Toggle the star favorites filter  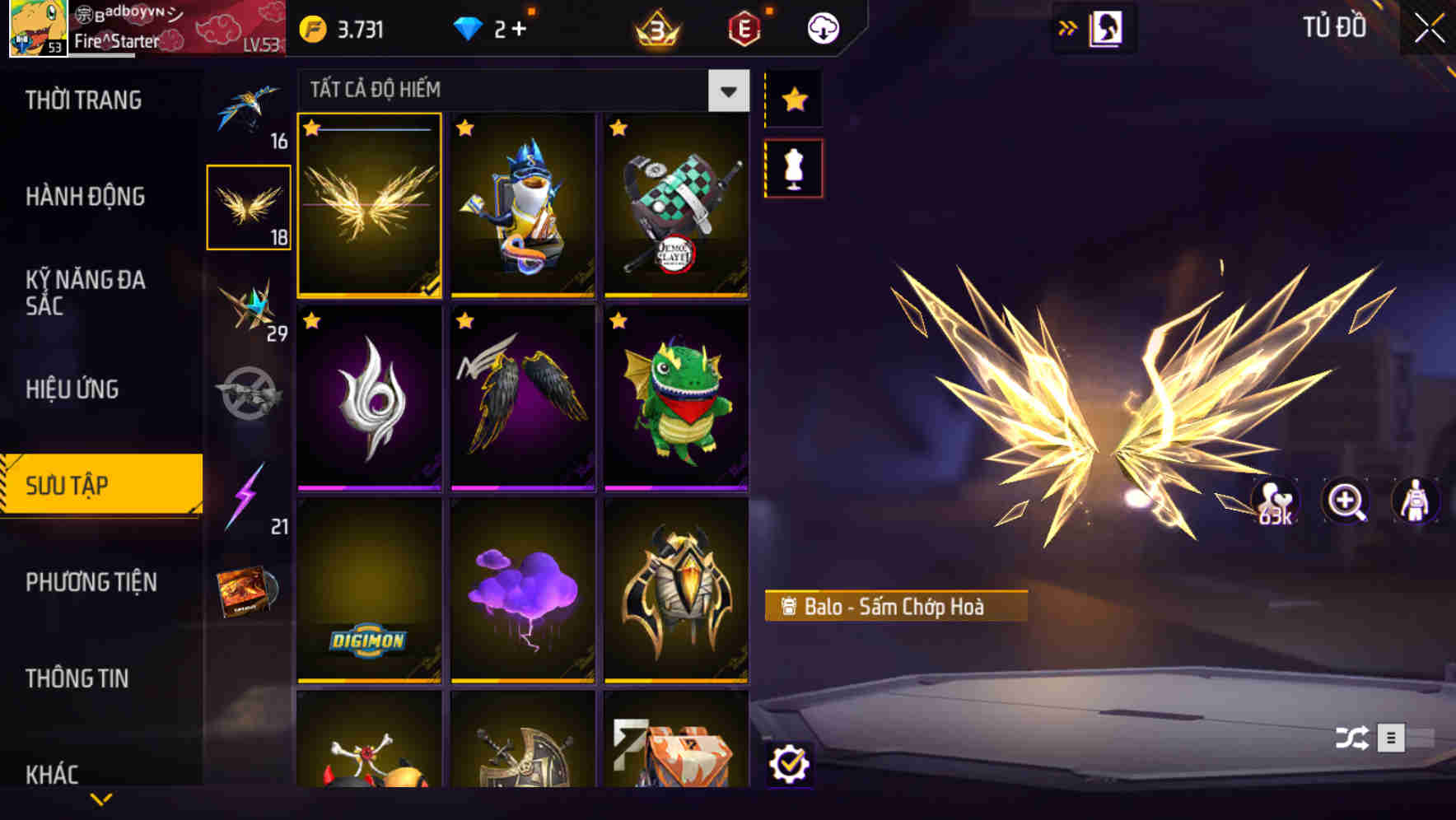793,99
